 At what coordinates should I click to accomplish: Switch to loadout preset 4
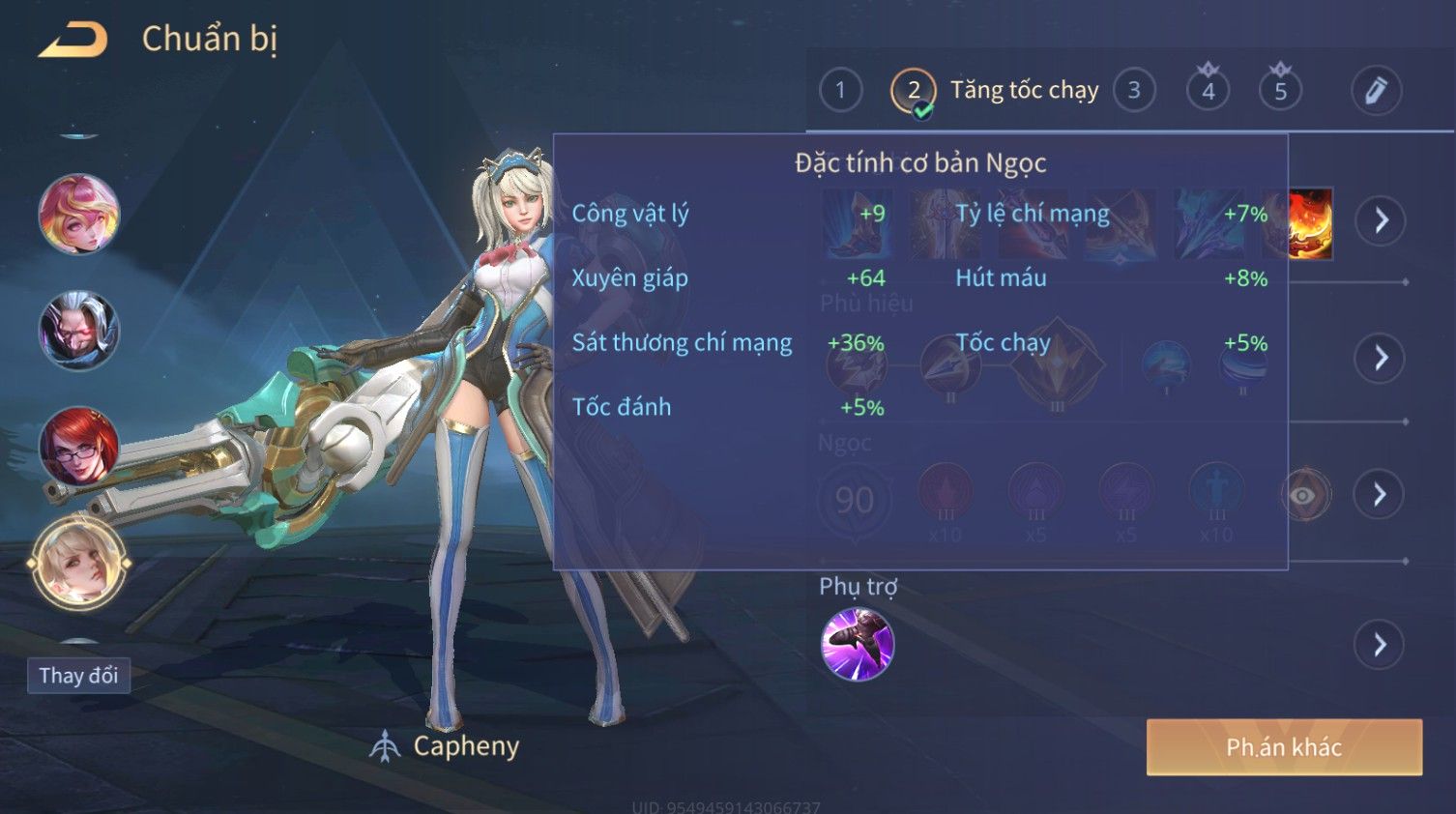point(1208,91)
